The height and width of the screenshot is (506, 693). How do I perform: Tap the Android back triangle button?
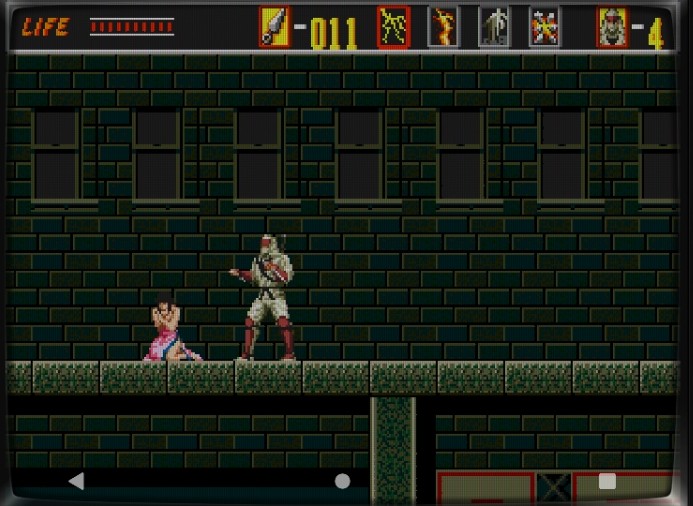click(x=76, y=481)
